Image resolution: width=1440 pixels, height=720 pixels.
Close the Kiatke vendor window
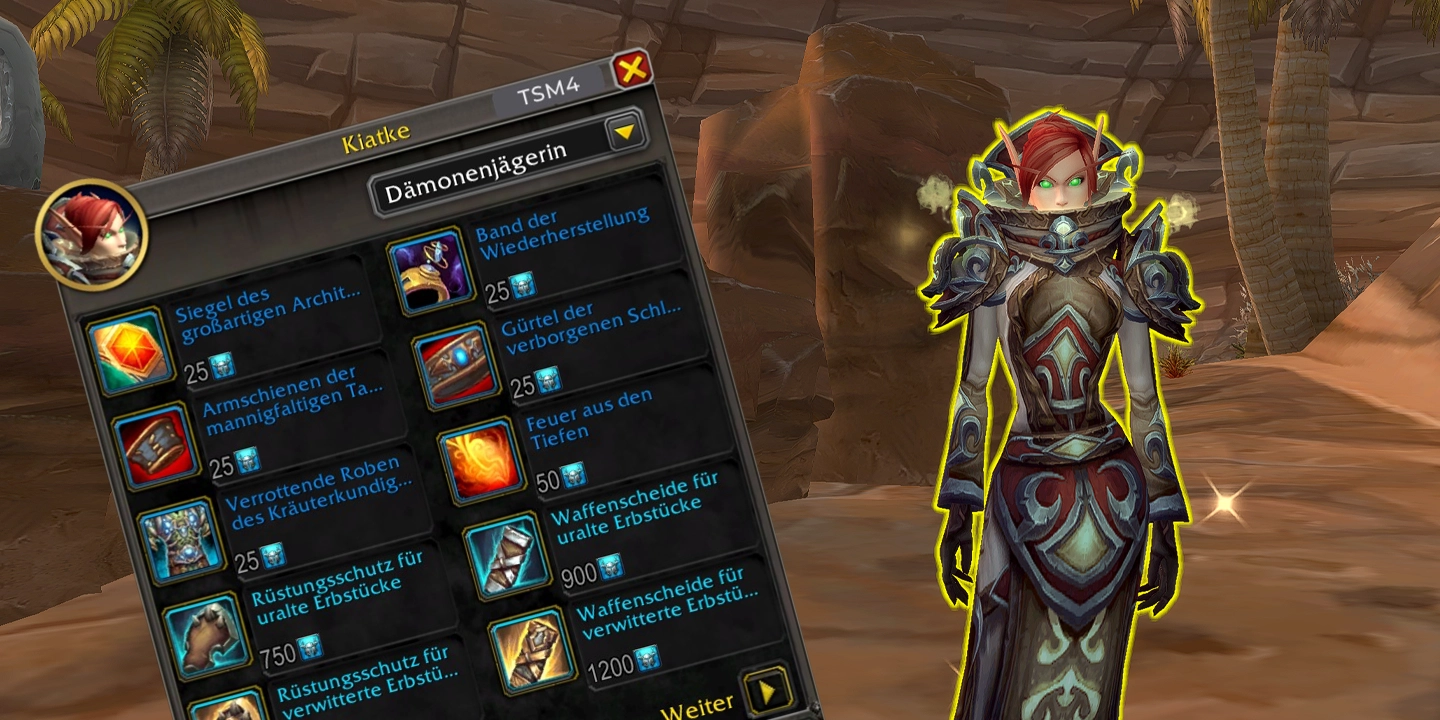click(x=632, y=70)
